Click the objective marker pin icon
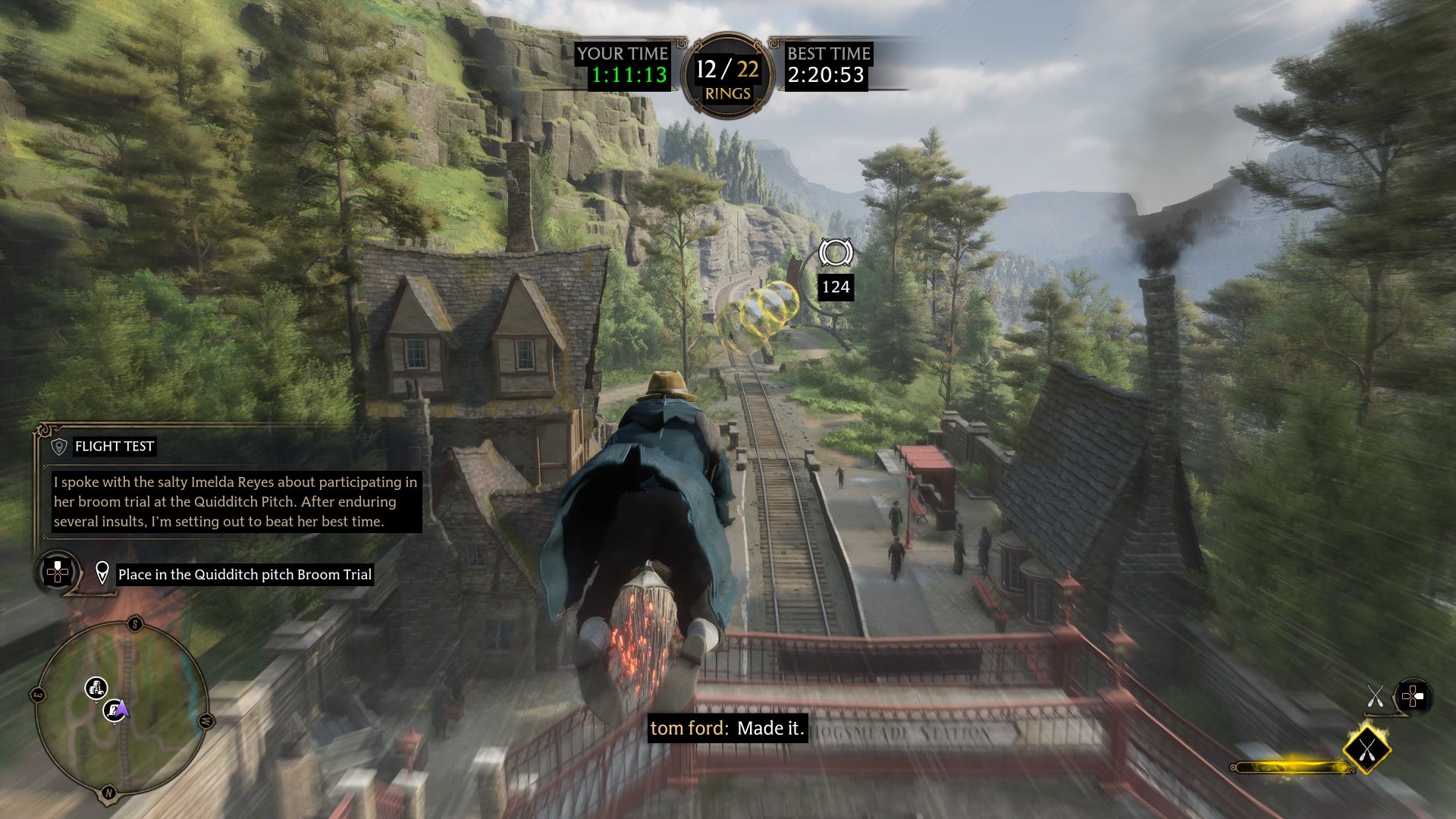The image size is (1456, 819). (103, 574)
